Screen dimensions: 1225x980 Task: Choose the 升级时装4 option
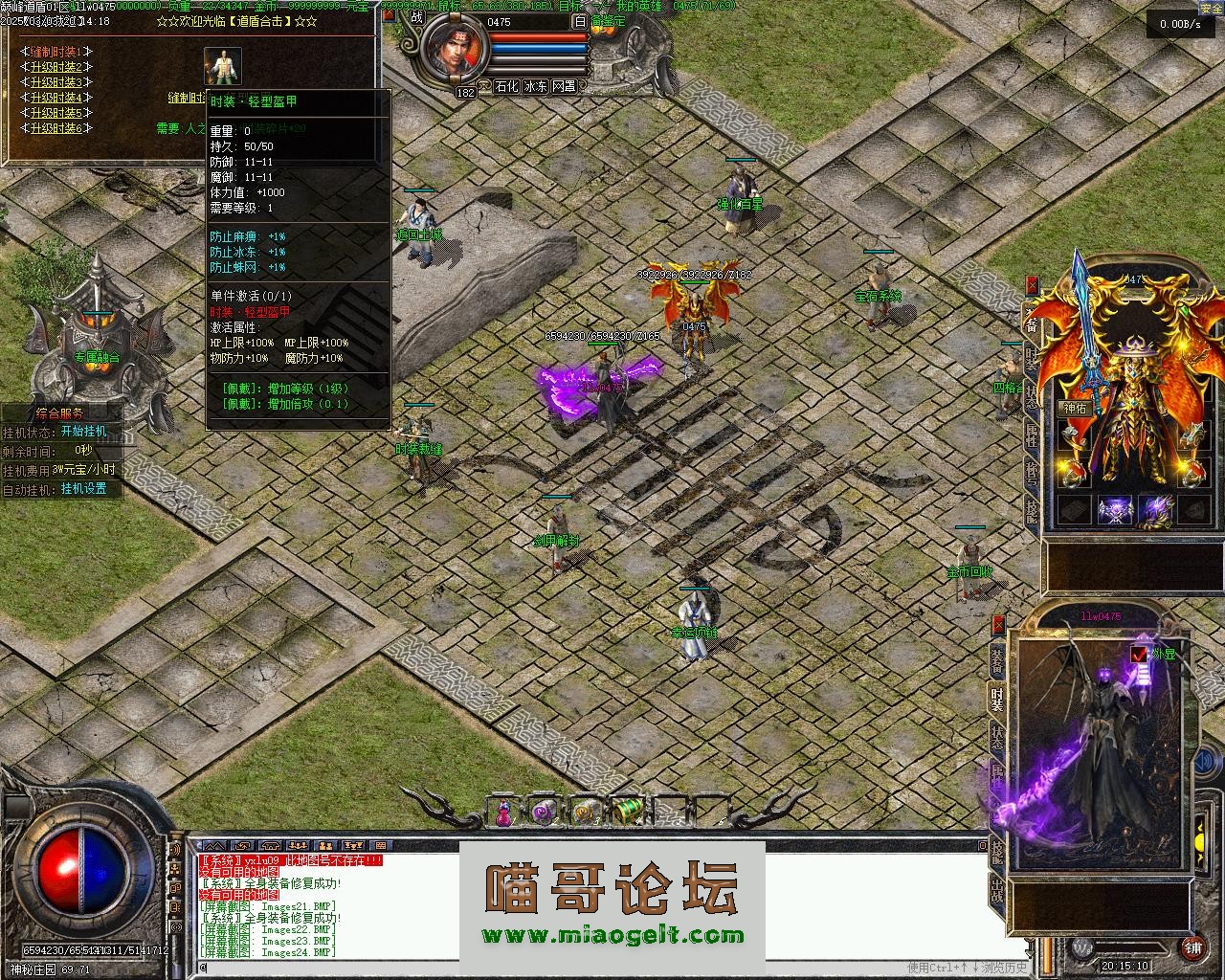point(56,98)
